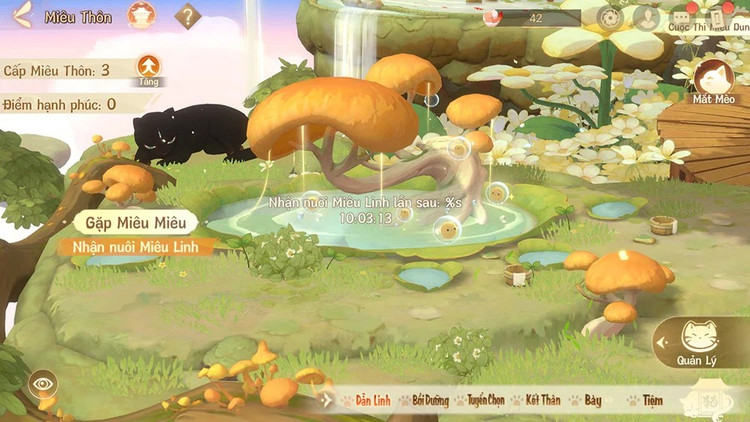
Task: Click the camera shutter icon
Action: pyautogui.click(x=610, y=17)
